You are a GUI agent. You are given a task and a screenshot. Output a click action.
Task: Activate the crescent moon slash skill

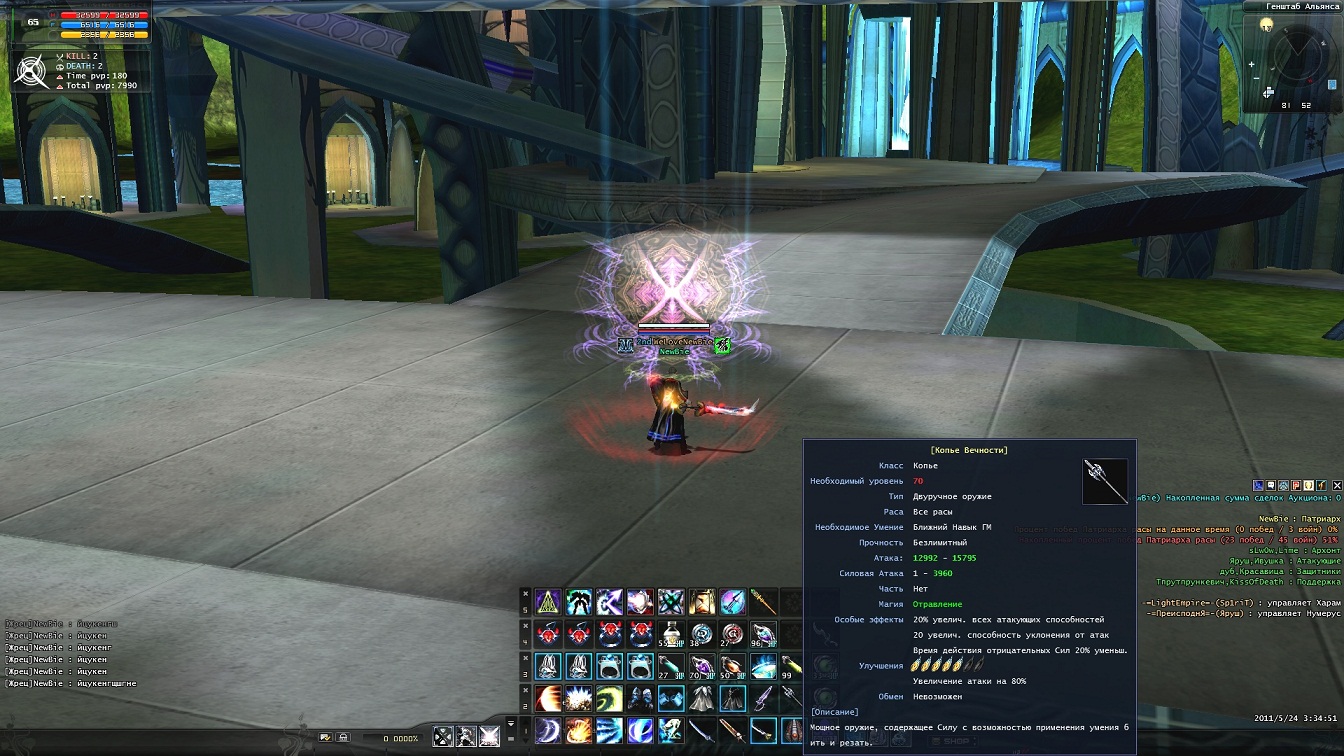(x=547, y=730)
